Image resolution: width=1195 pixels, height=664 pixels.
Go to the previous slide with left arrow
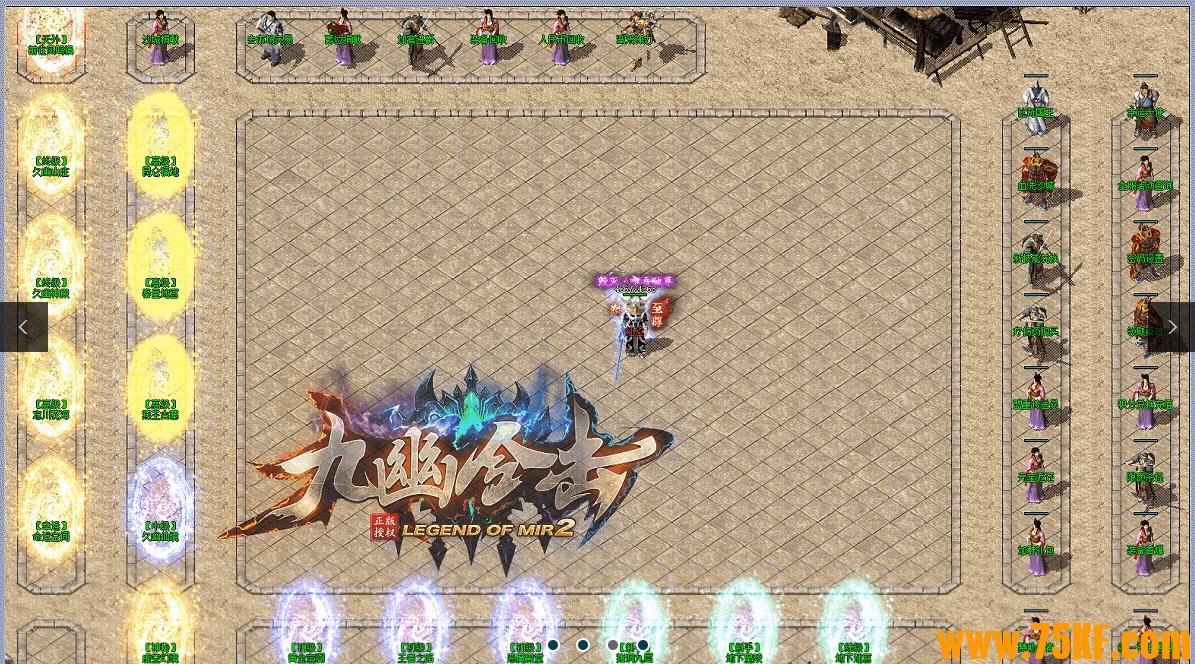pyautogui.click(x=23, y=327)
